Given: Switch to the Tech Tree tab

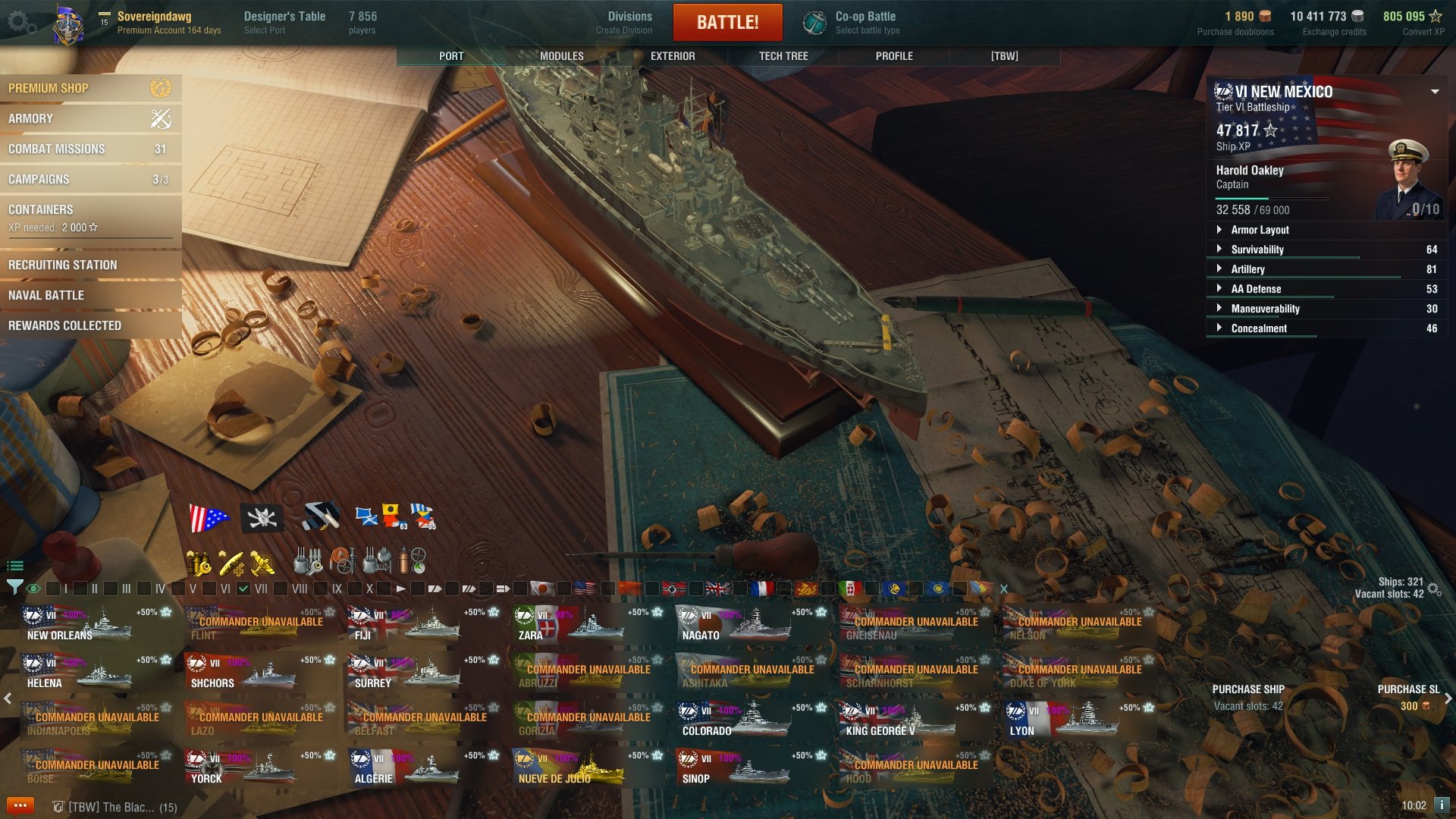Looking at the screenshot, I should click(x=783, y=56).
